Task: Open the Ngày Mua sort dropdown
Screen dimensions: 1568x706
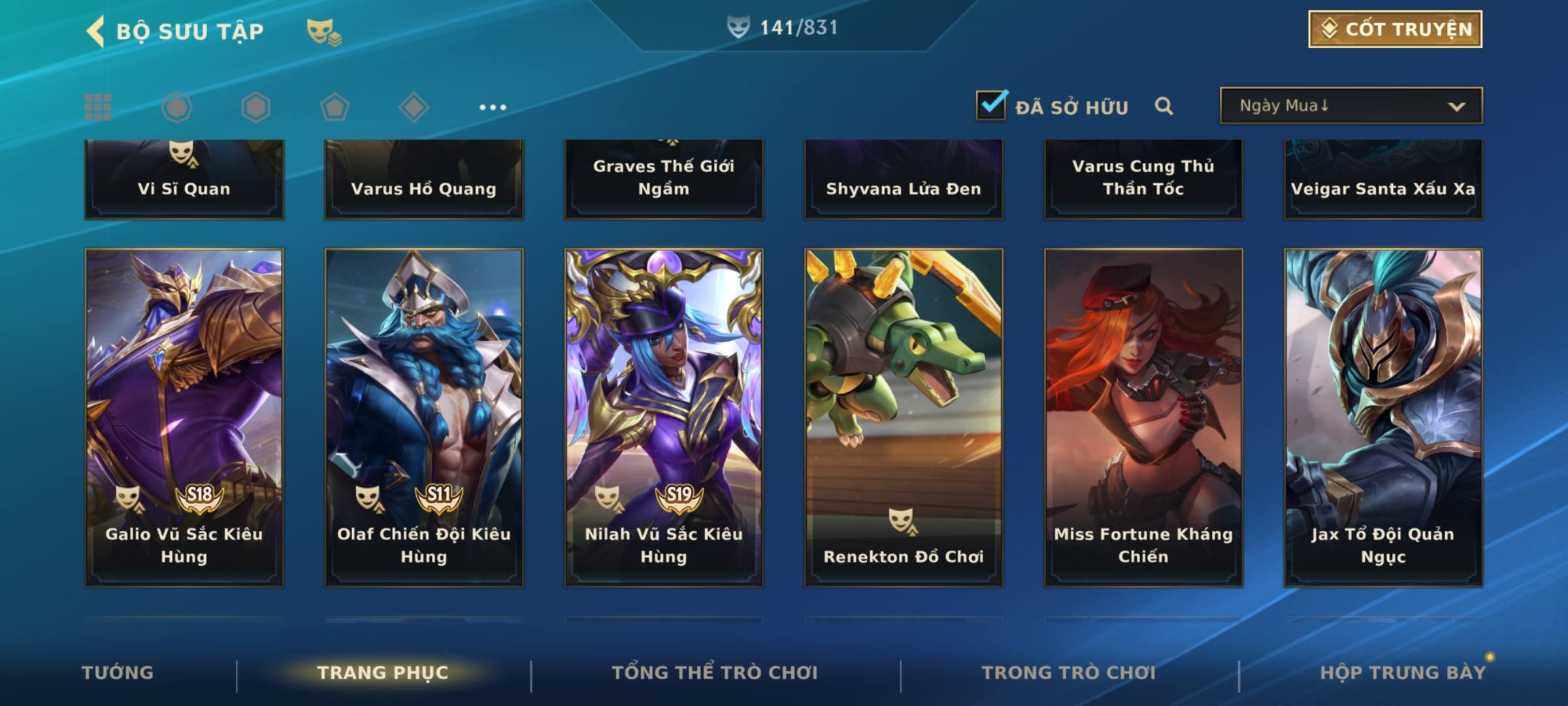Action: (1350, 106)
